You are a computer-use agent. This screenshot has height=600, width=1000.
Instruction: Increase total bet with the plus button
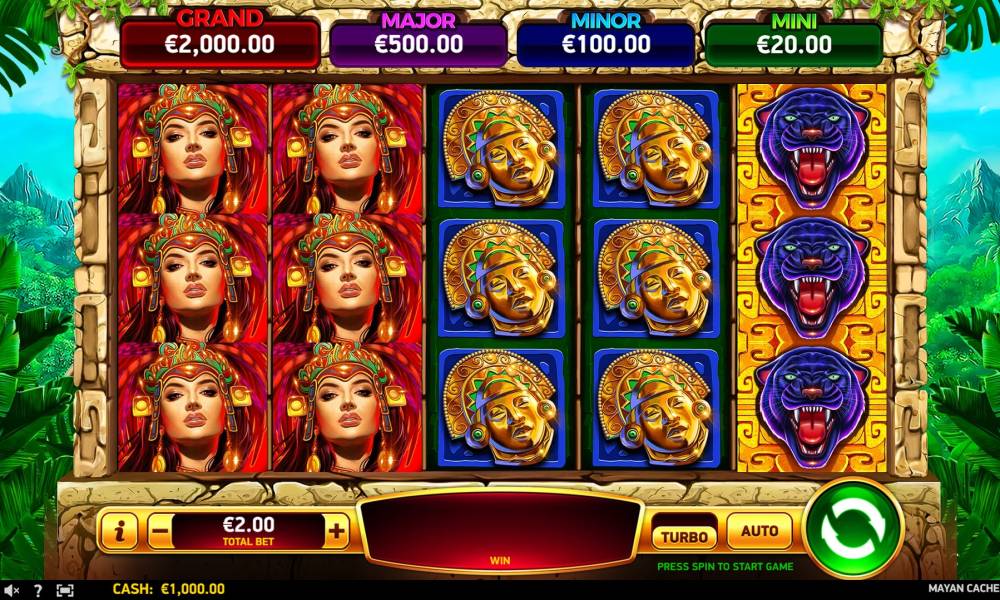(x=337, y=532)
